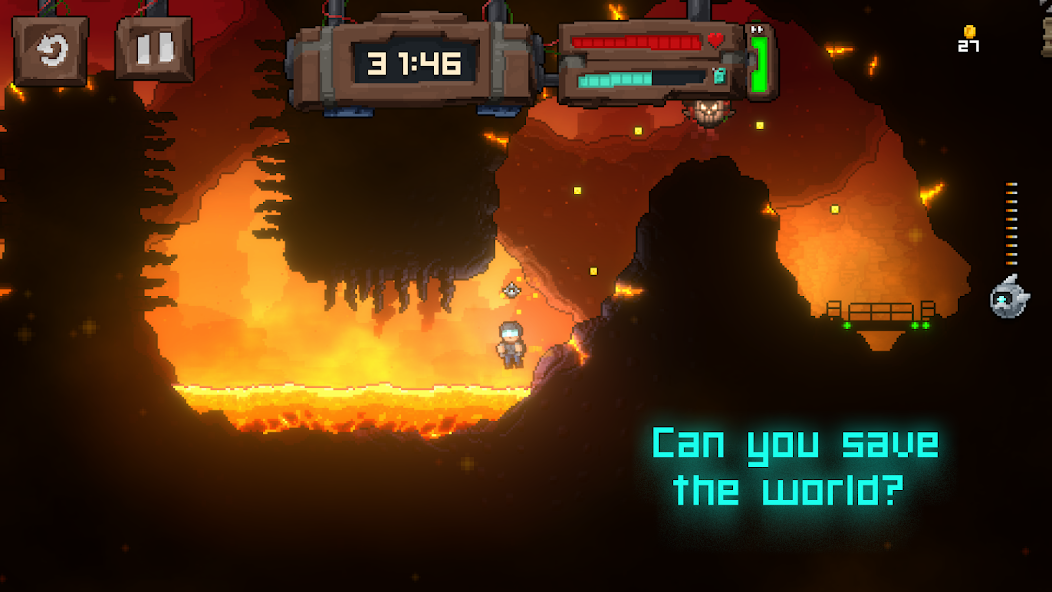
Task: Pause the game
Action: (x=153, y=48)
